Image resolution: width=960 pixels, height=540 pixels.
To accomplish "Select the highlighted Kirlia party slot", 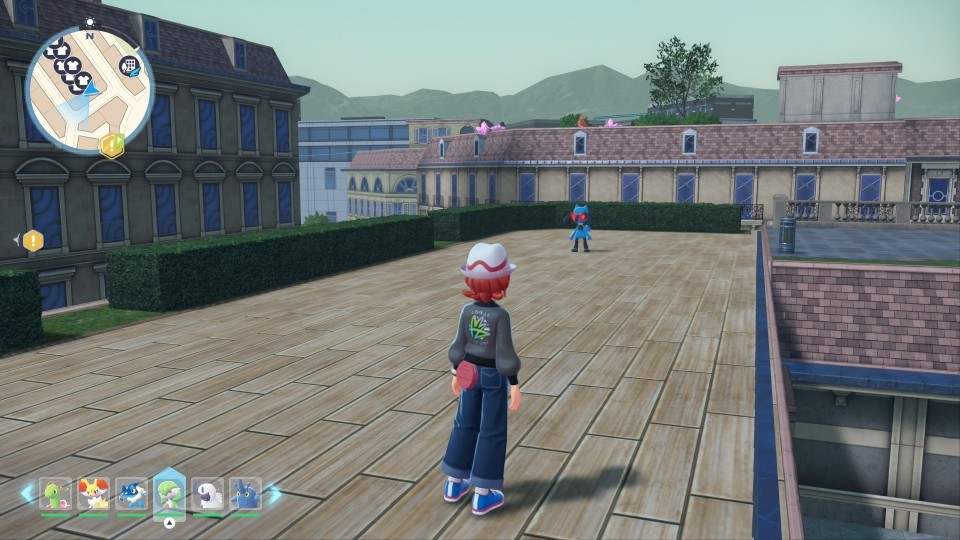I will pyautogui.click(x=170, y=494).
